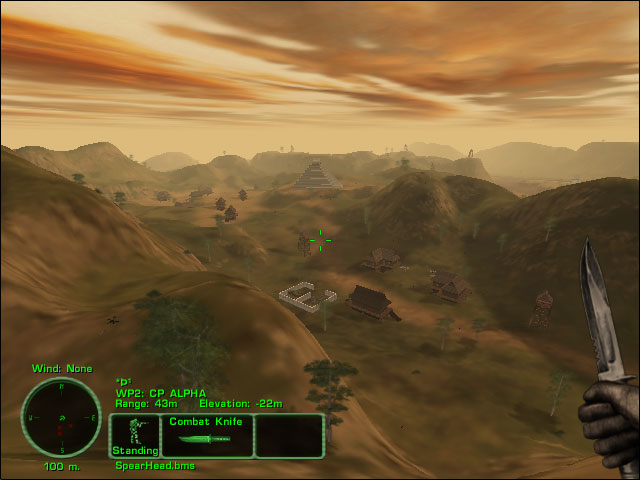Click the circular compass minimap
Screen dimensions: 640x480
(62, 418)
